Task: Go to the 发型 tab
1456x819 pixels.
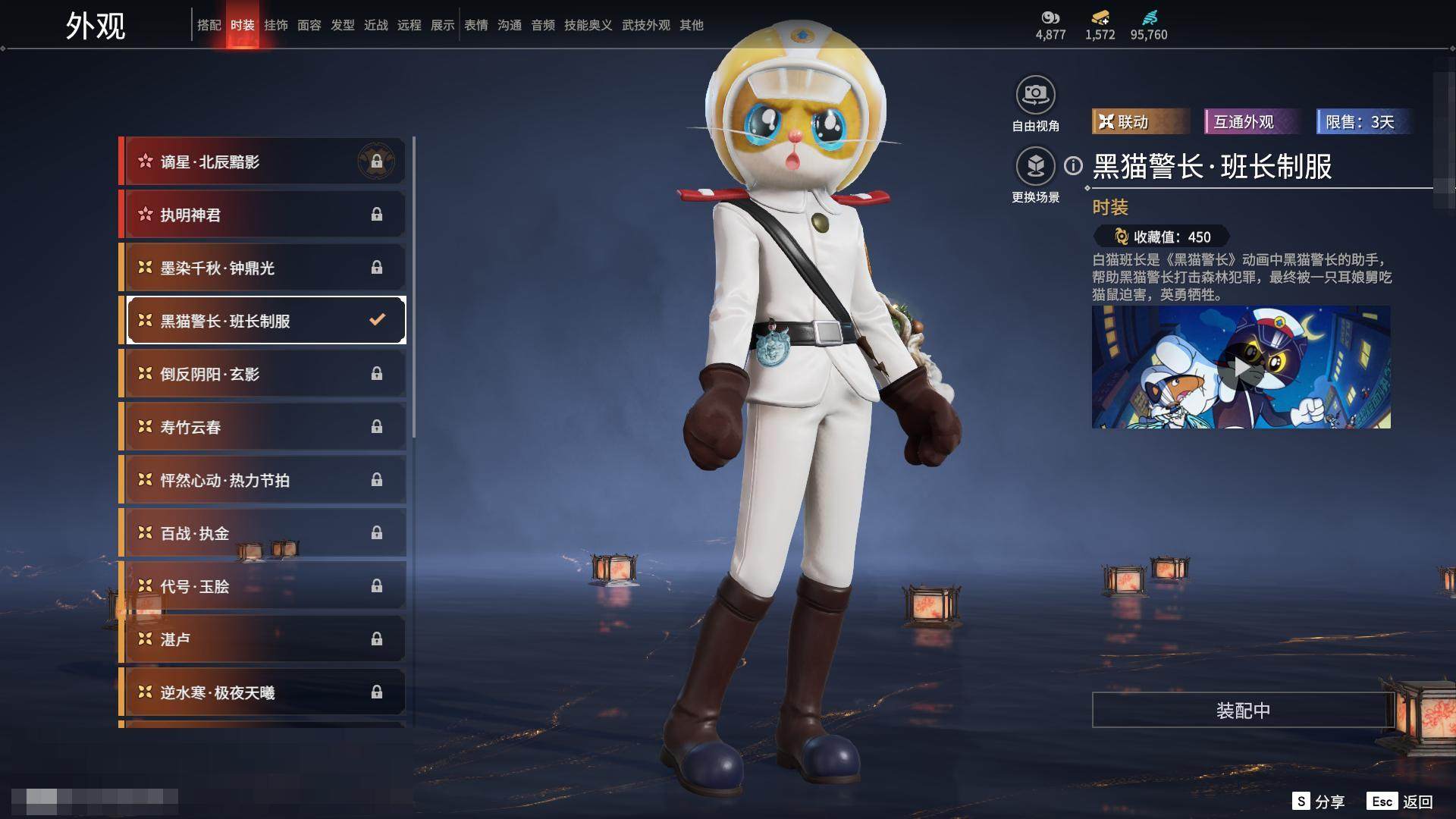Action: (343, 25)
